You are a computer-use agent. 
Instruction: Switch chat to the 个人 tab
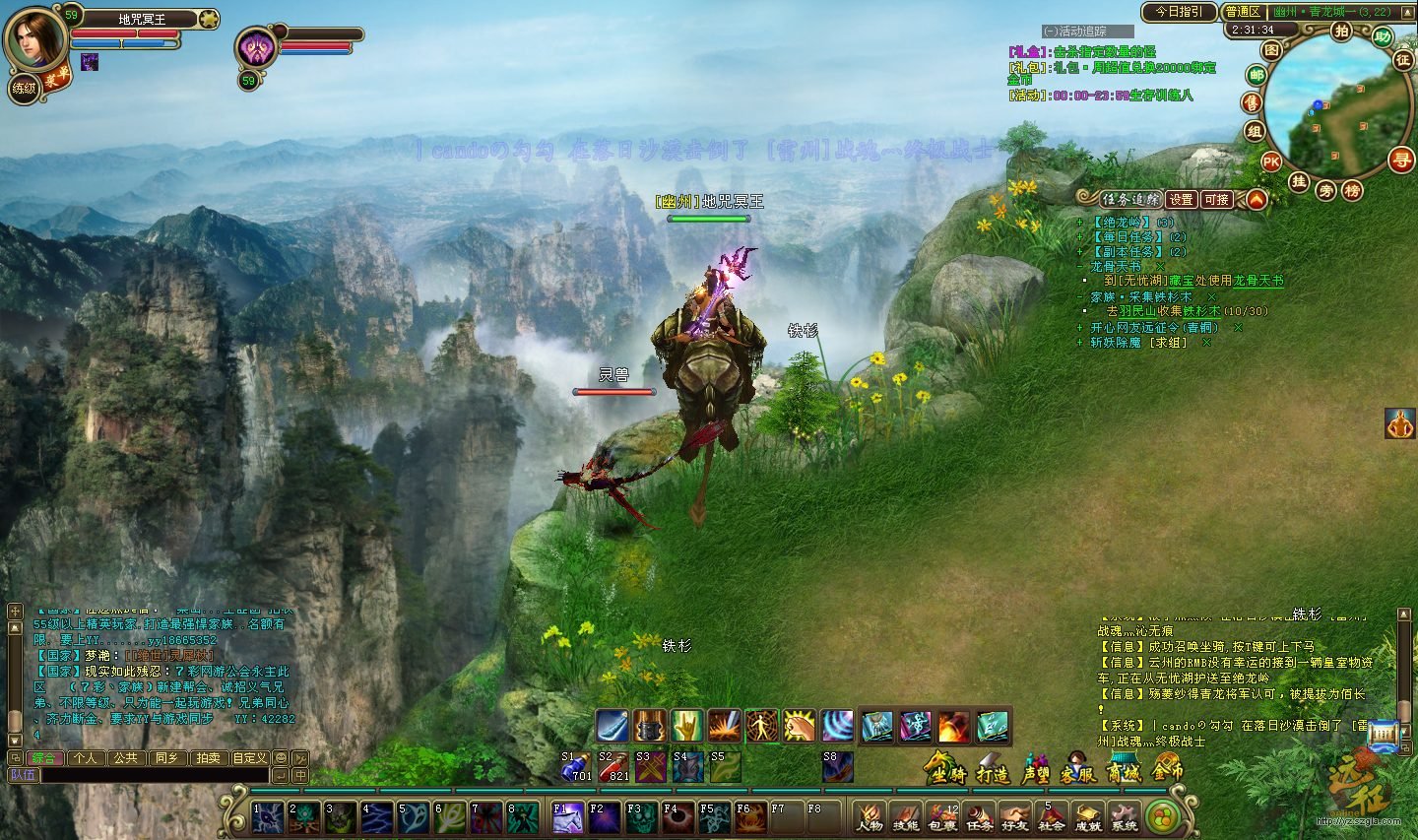click(x=86, y=758)
